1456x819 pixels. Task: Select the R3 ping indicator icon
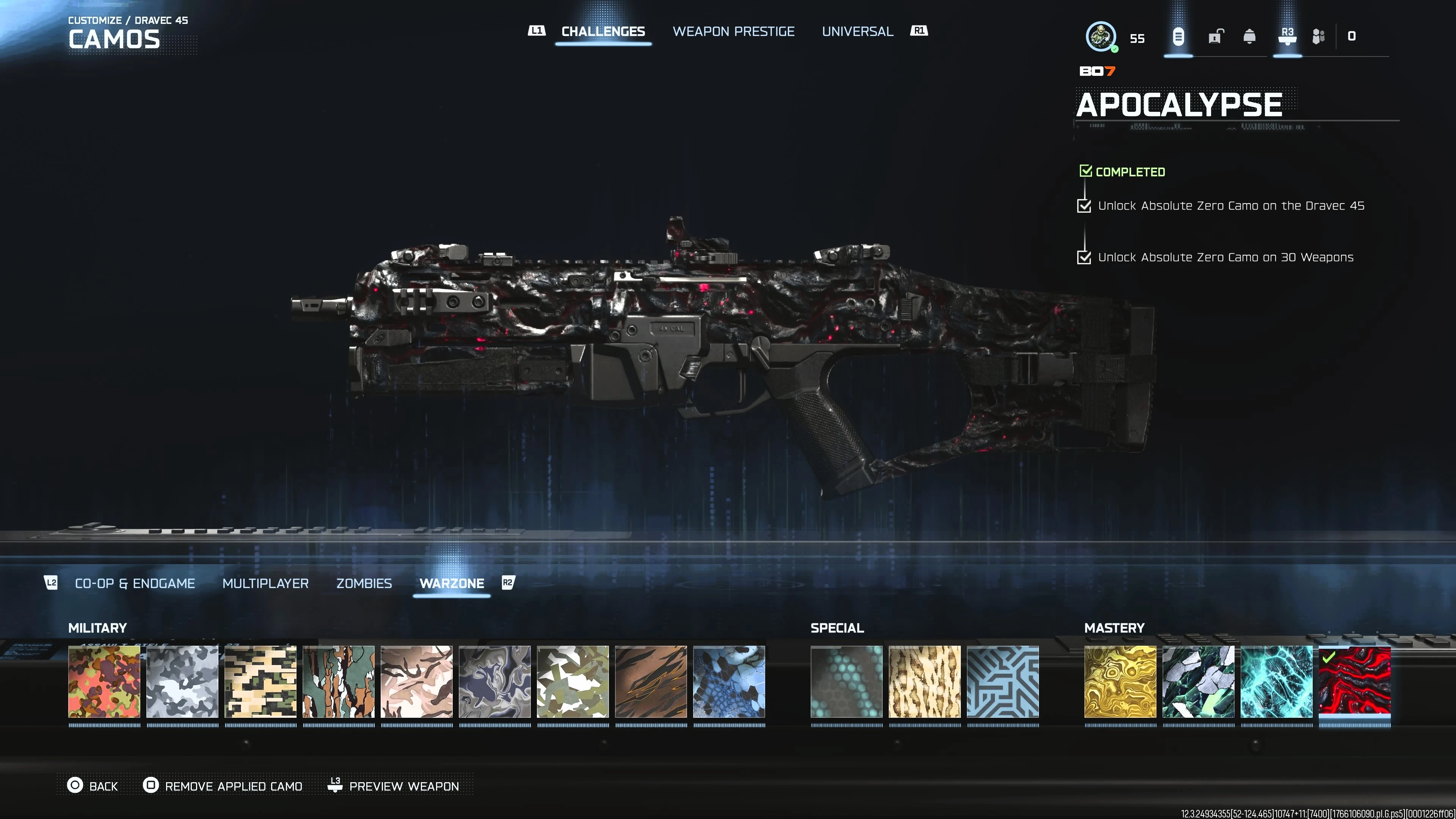pyautogui.click(x=1287, y=36)
